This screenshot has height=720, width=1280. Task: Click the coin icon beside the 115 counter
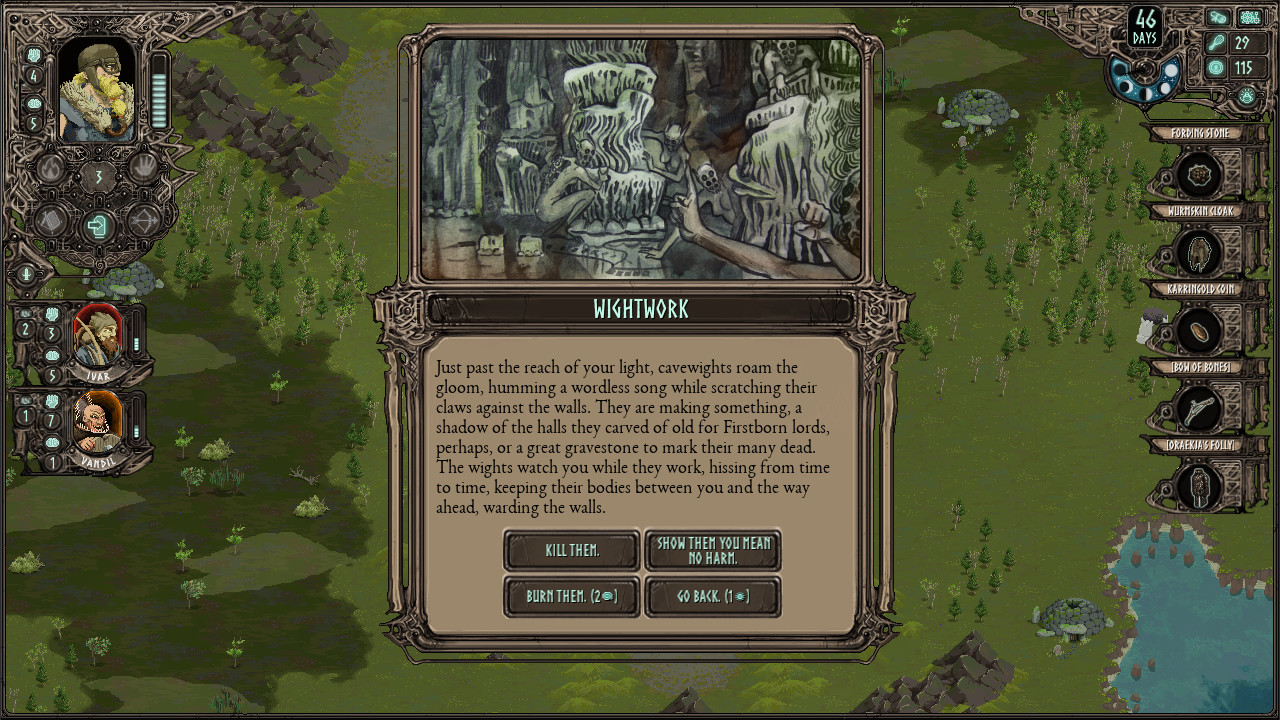coord(1217,66)
